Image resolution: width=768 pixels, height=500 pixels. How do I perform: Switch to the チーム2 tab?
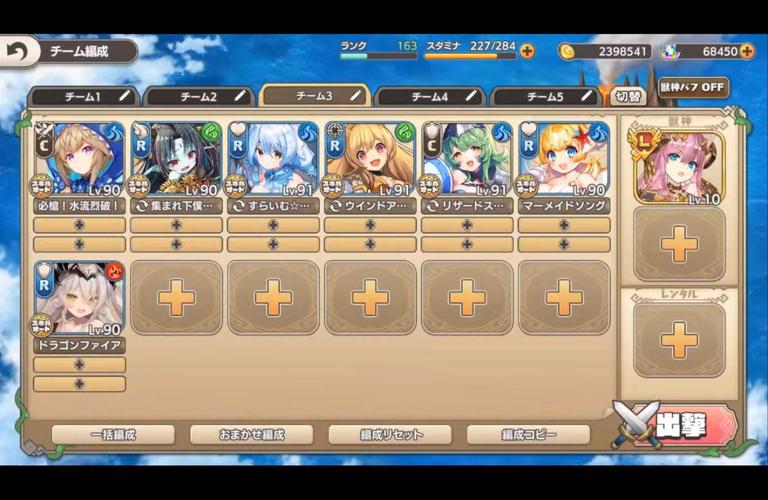click(198, 96)
